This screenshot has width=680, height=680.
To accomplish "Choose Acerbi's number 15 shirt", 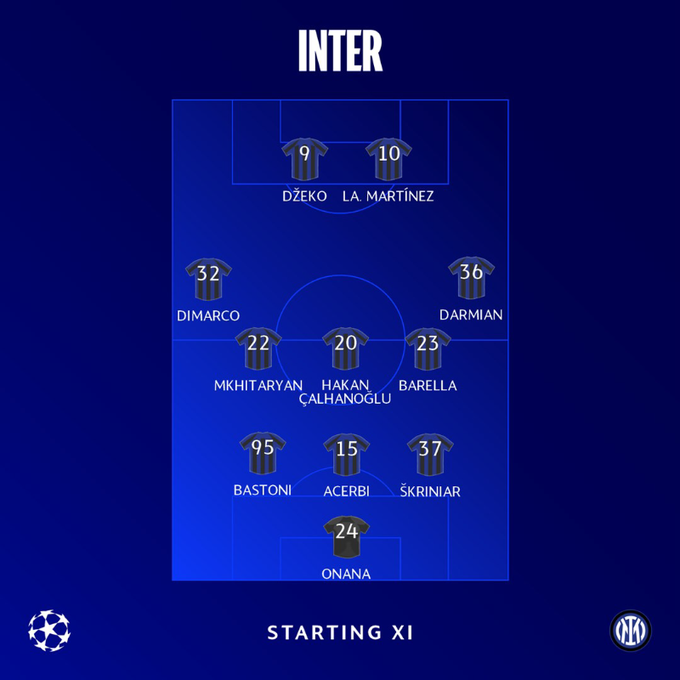I will 346,456.
